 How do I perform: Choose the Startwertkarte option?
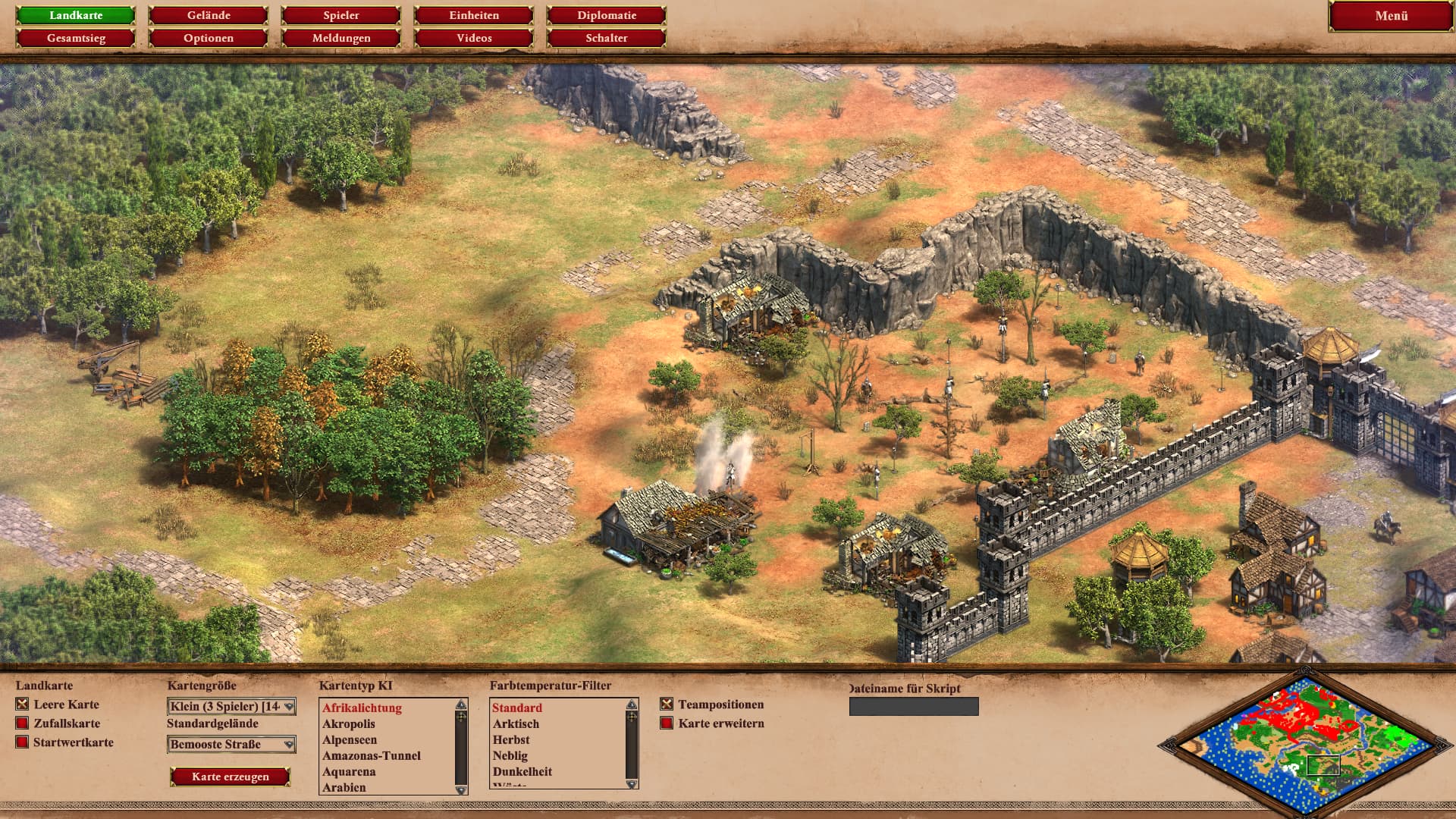coord(23,742)
